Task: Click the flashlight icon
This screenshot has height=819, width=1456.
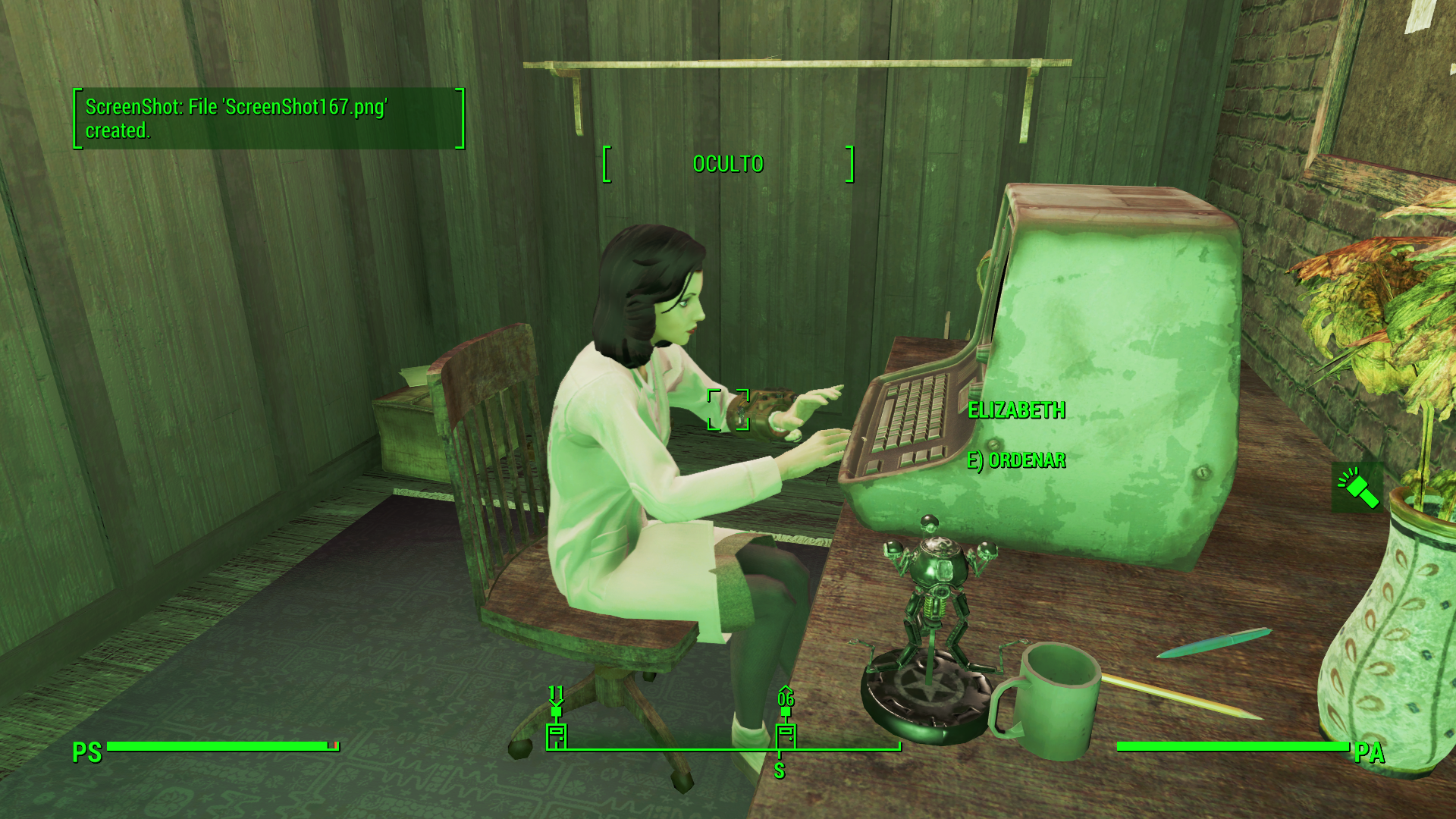Action: click(x=1357, y=488)
